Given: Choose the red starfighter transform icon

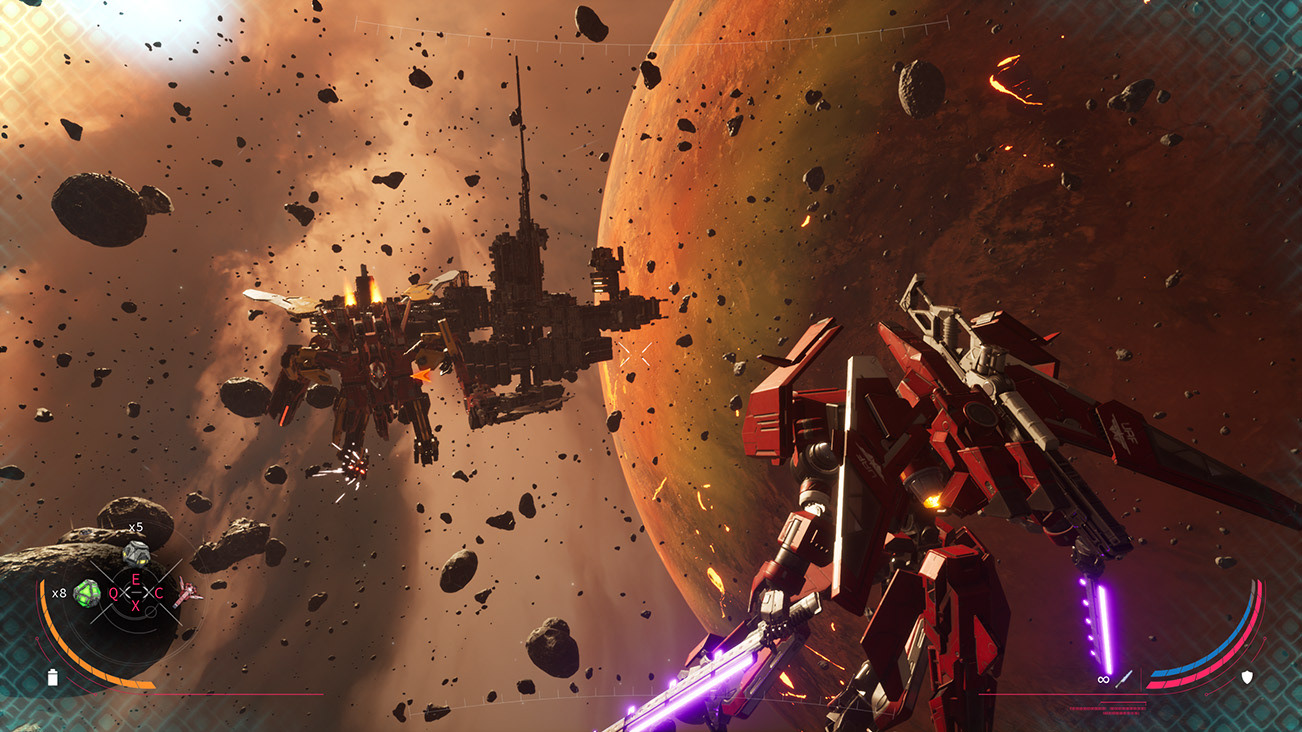Looking at the screenshot, I should coord(187,593).
